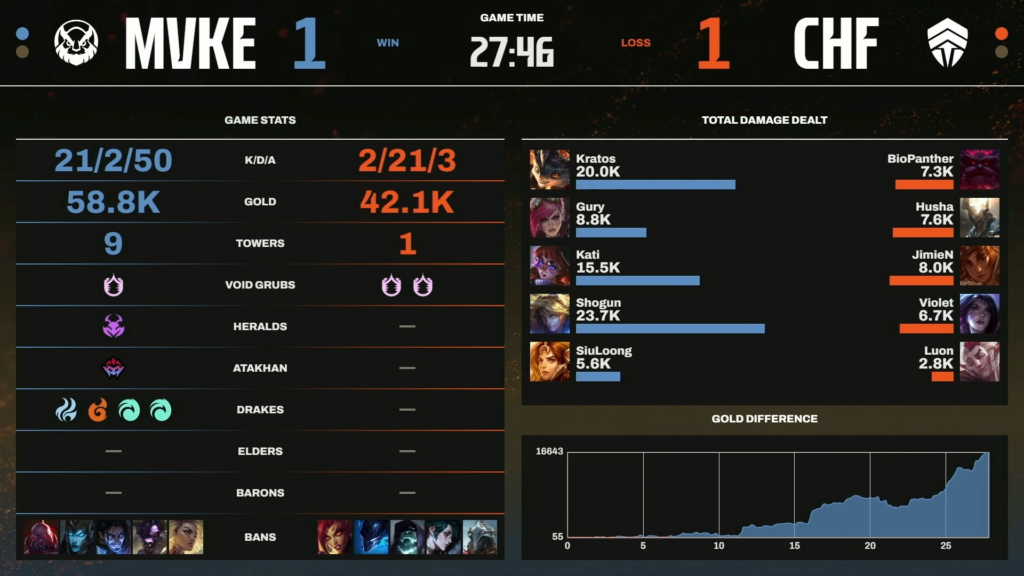This screenshot has width=1024, height=576.
Task: Select BioPanther's champion portrait
Action: [979, 170]
